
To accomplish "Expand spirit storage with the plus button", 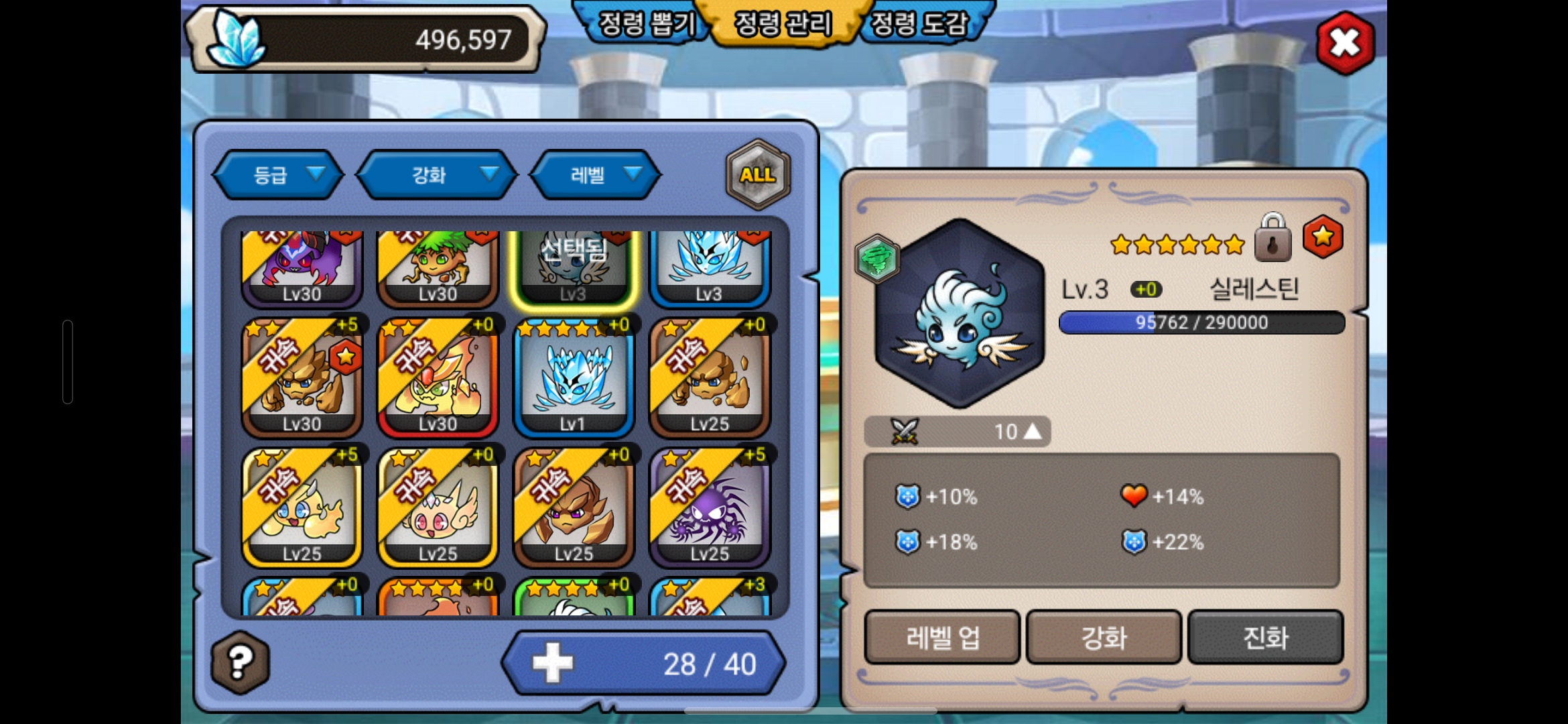I will coord(553,663).
